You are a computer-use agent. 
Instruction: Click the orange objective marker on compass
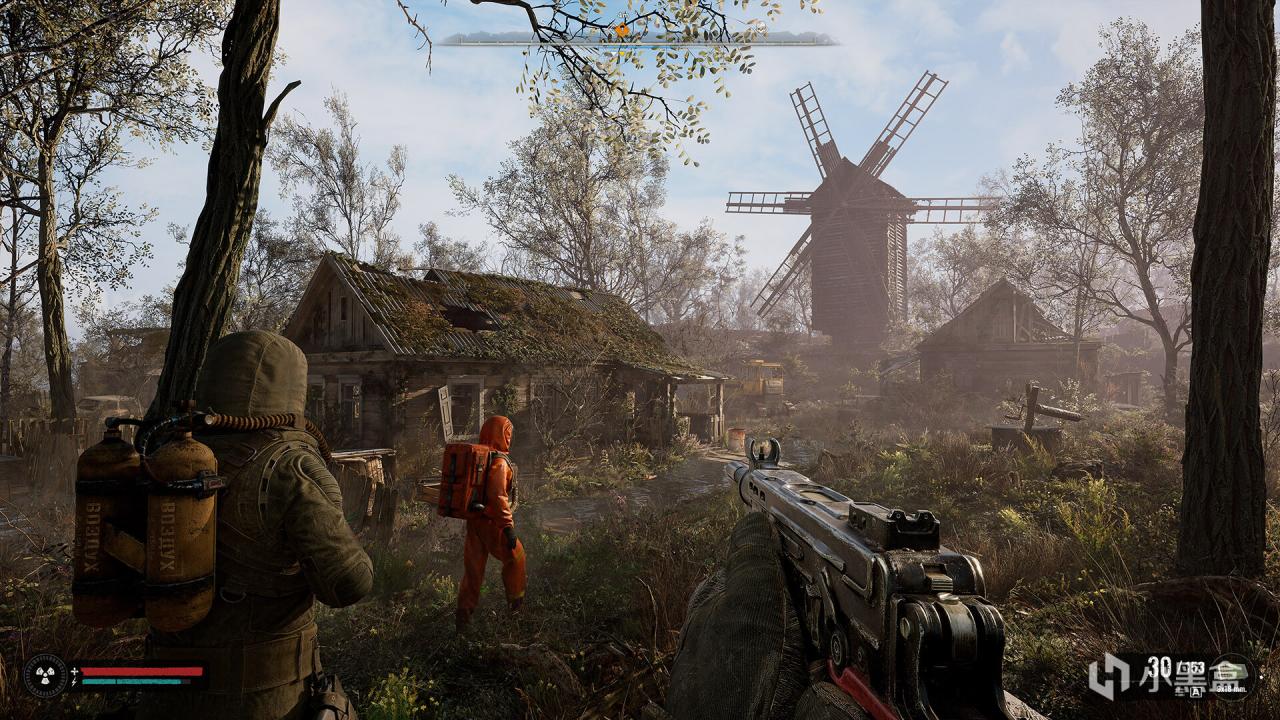click(622, 31)
